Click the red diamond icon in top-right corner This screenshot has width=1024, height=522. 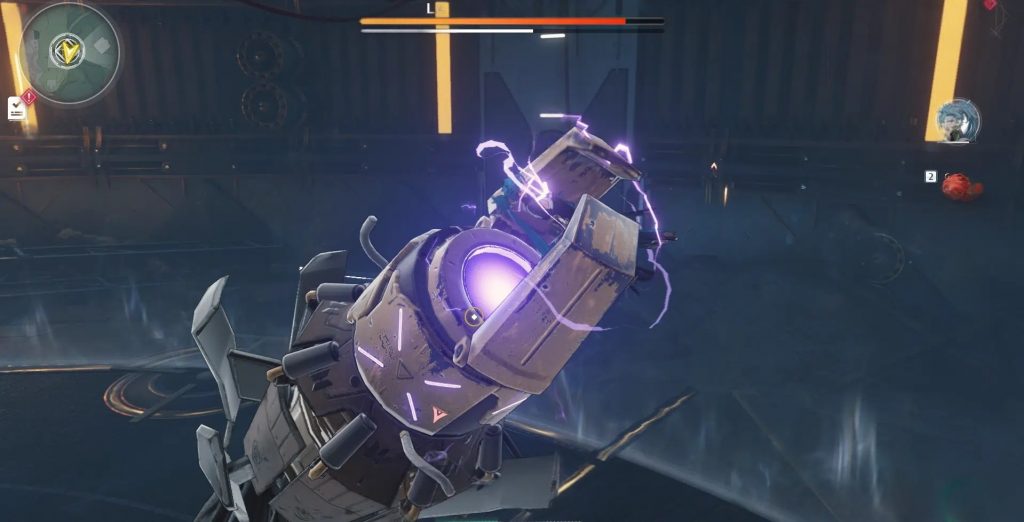[989, 5]
